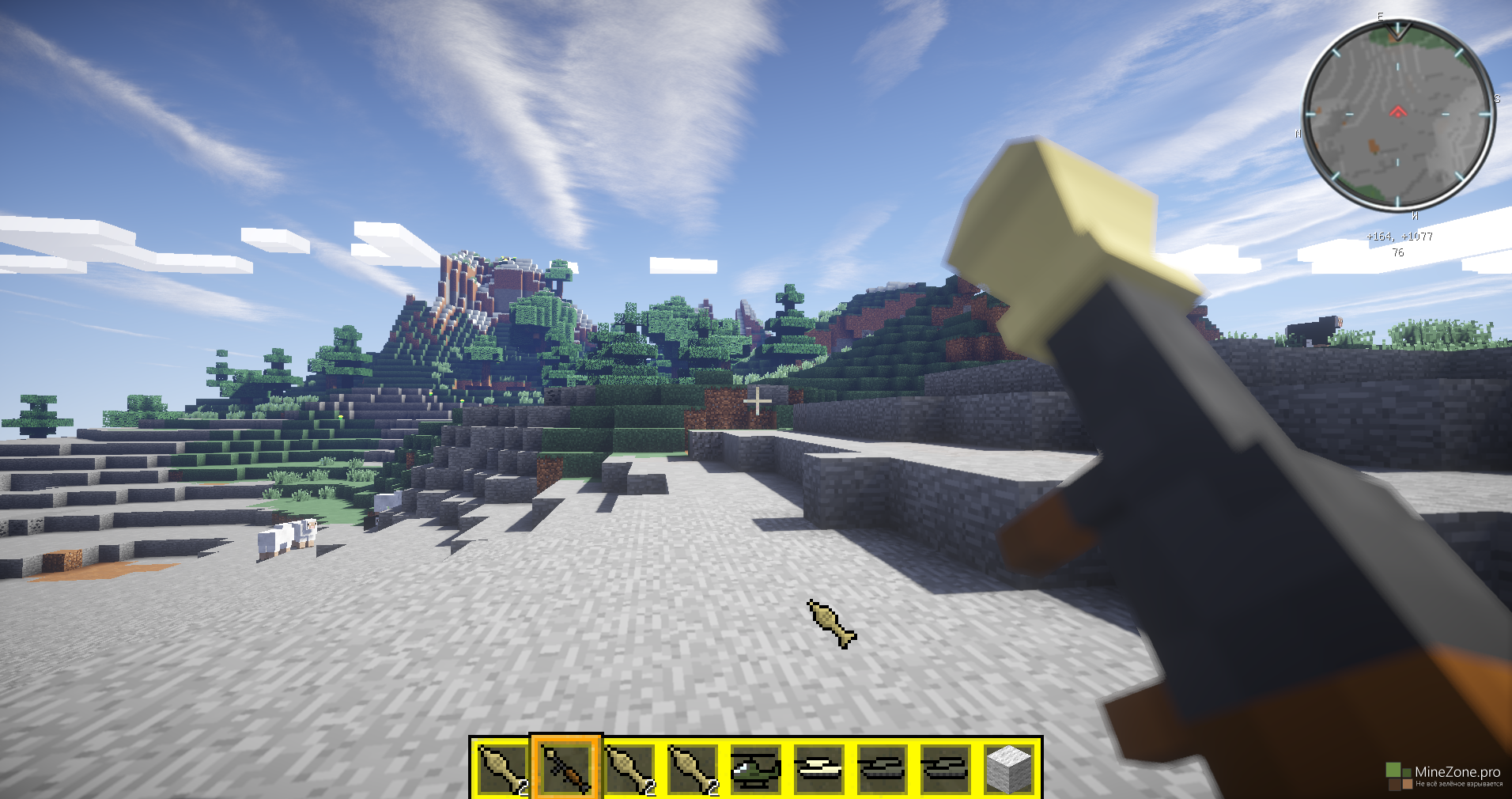Choose the cream-colored tank slot

[819, 768]
